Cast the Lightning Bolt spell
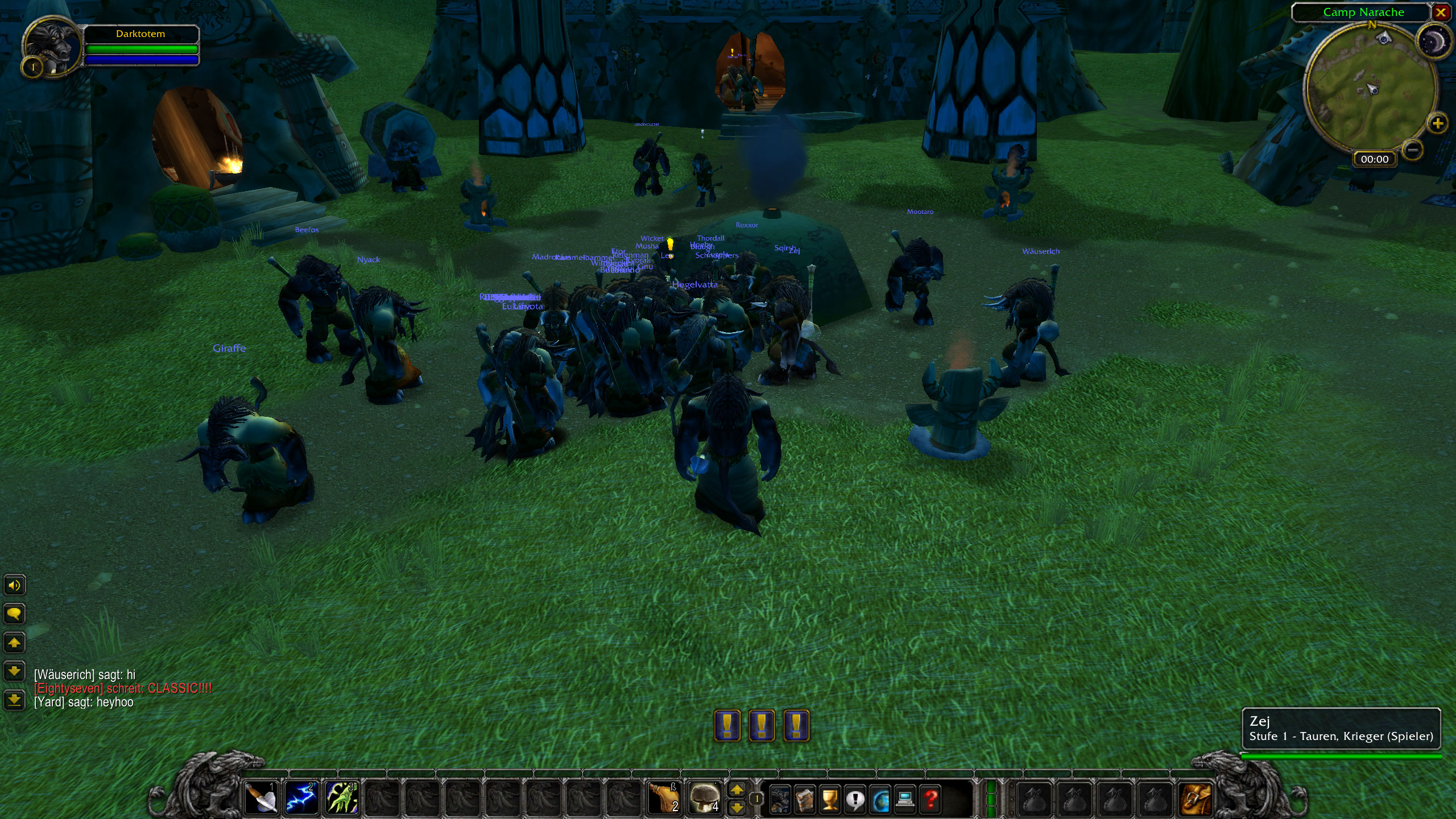The width and height of the screenshot is (1456, 819). pos(301,797)
